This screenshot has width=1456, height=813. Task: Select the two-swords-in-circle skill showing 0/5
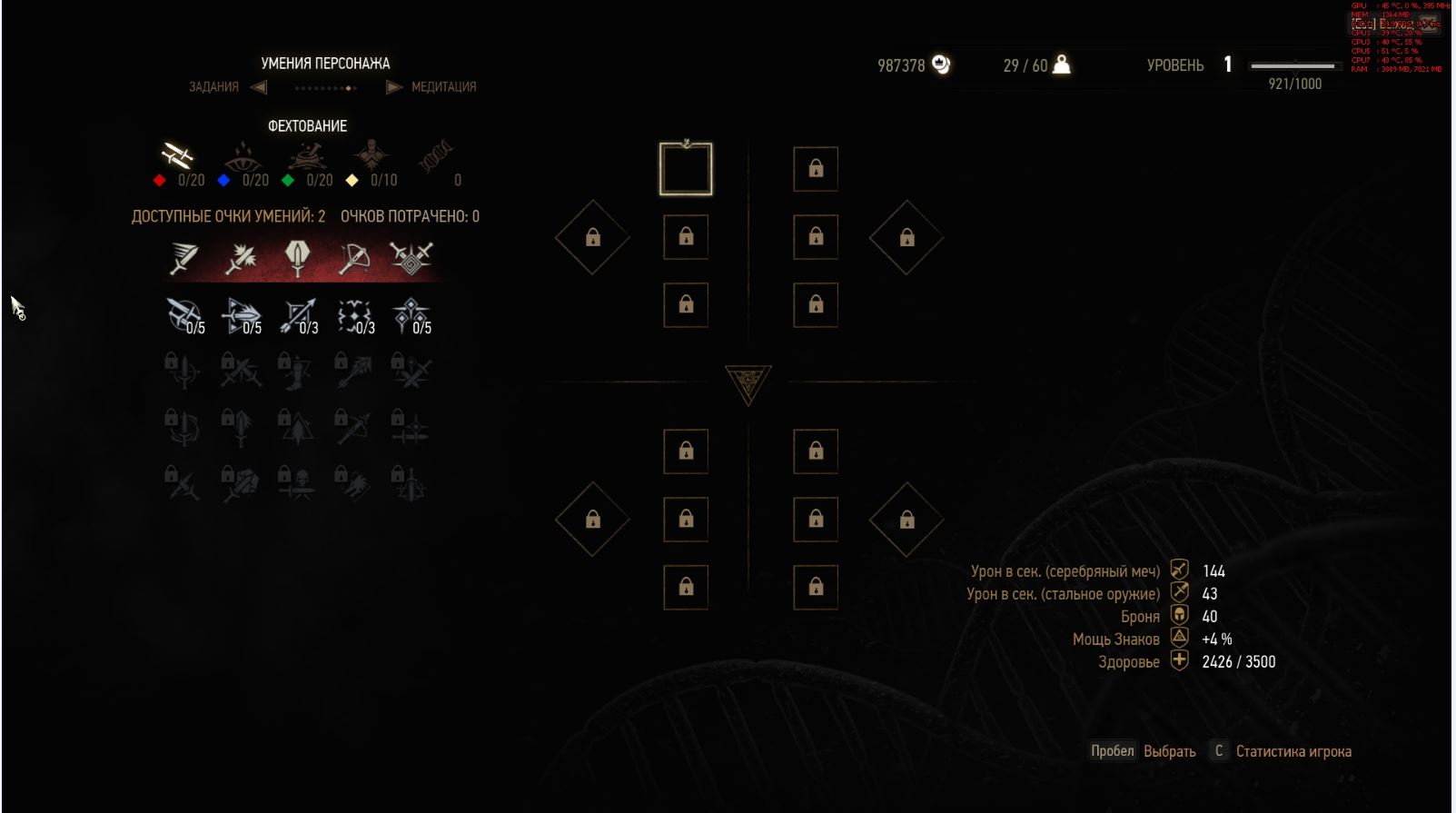(184, 316)
